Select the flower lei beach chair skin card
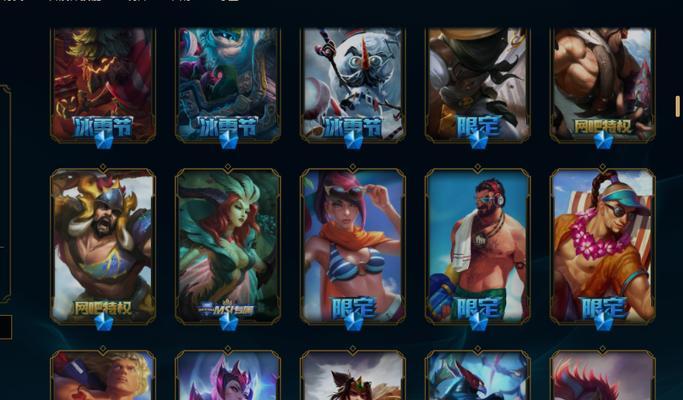683x400 pixels. (603, 245)
